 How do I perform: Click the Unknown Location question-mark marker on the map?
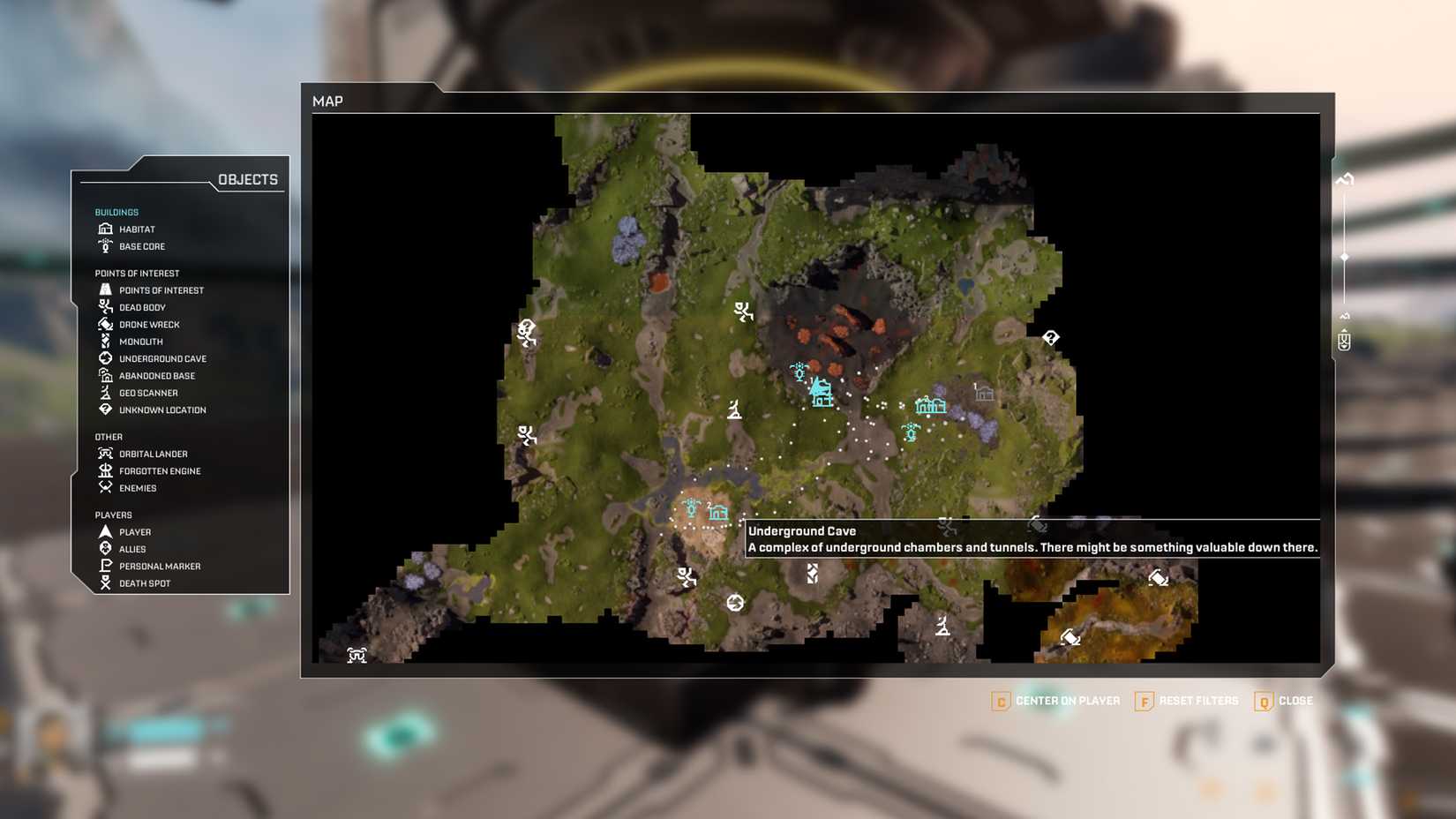[1050, 336]
